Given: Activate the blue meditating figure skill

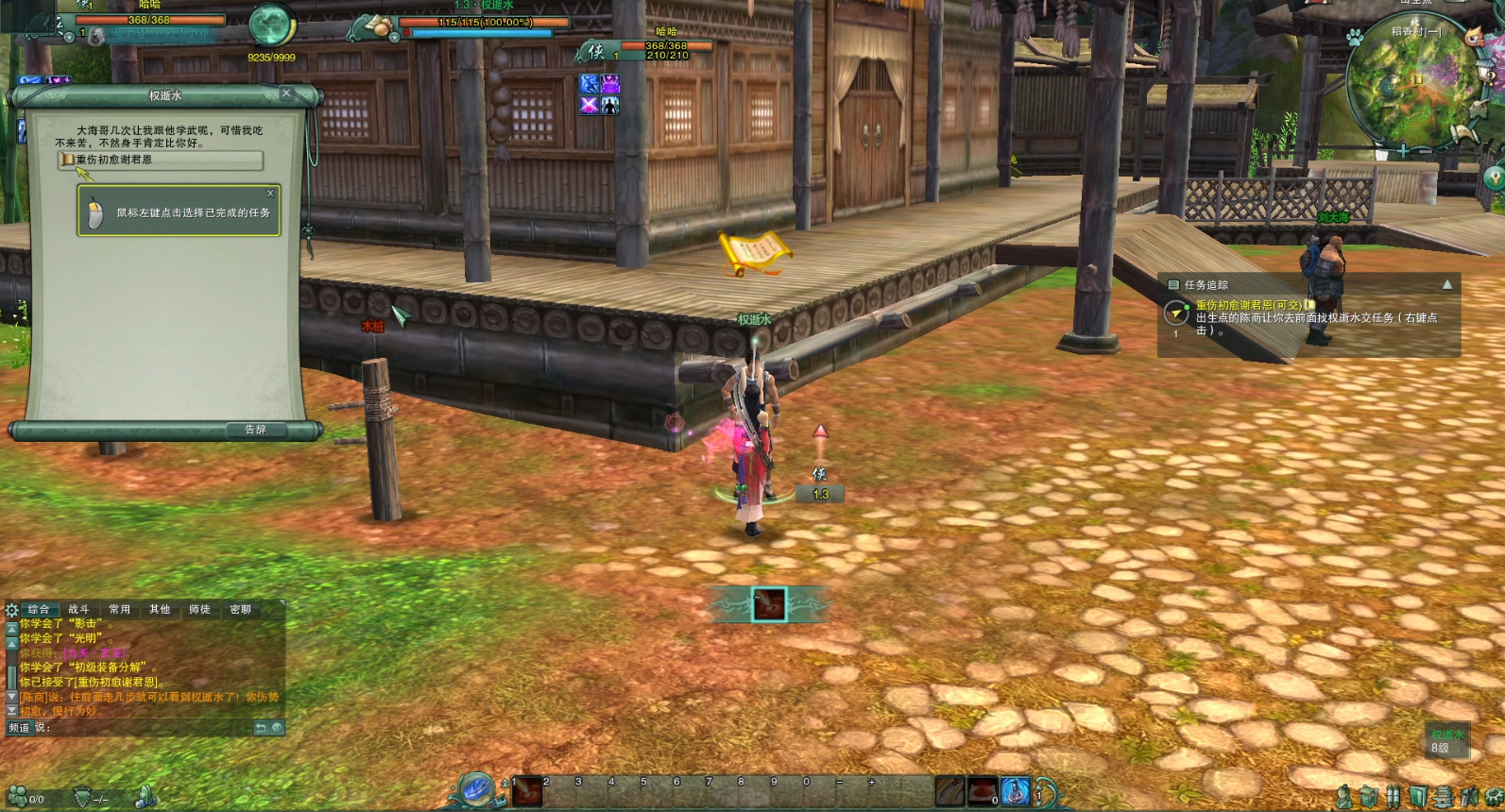Looking at the screenshot, I should [x=1015, y=791].
